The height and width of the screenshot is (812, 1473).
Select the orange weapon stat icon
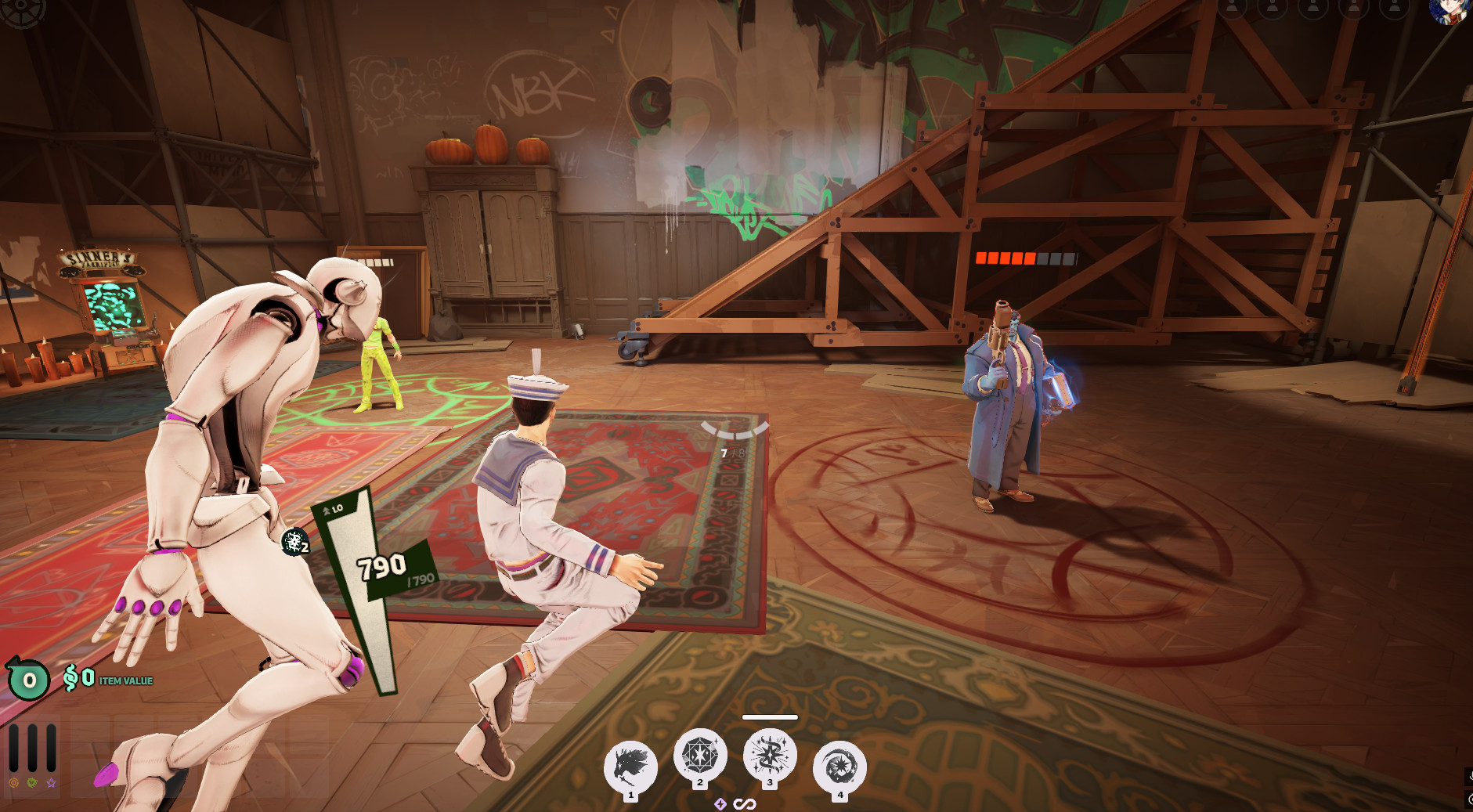point(13,782)
